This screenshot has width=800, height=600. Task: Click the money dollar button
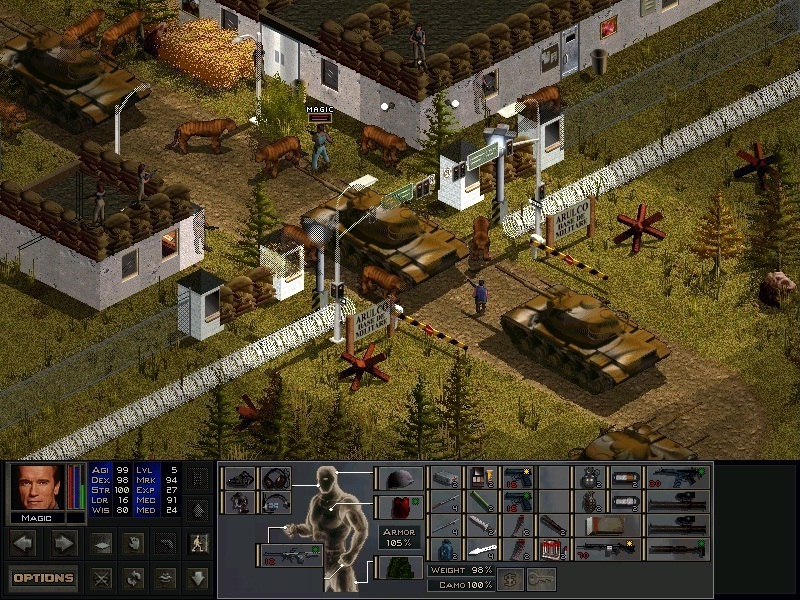pyautogui.click(x=510, y=578)
